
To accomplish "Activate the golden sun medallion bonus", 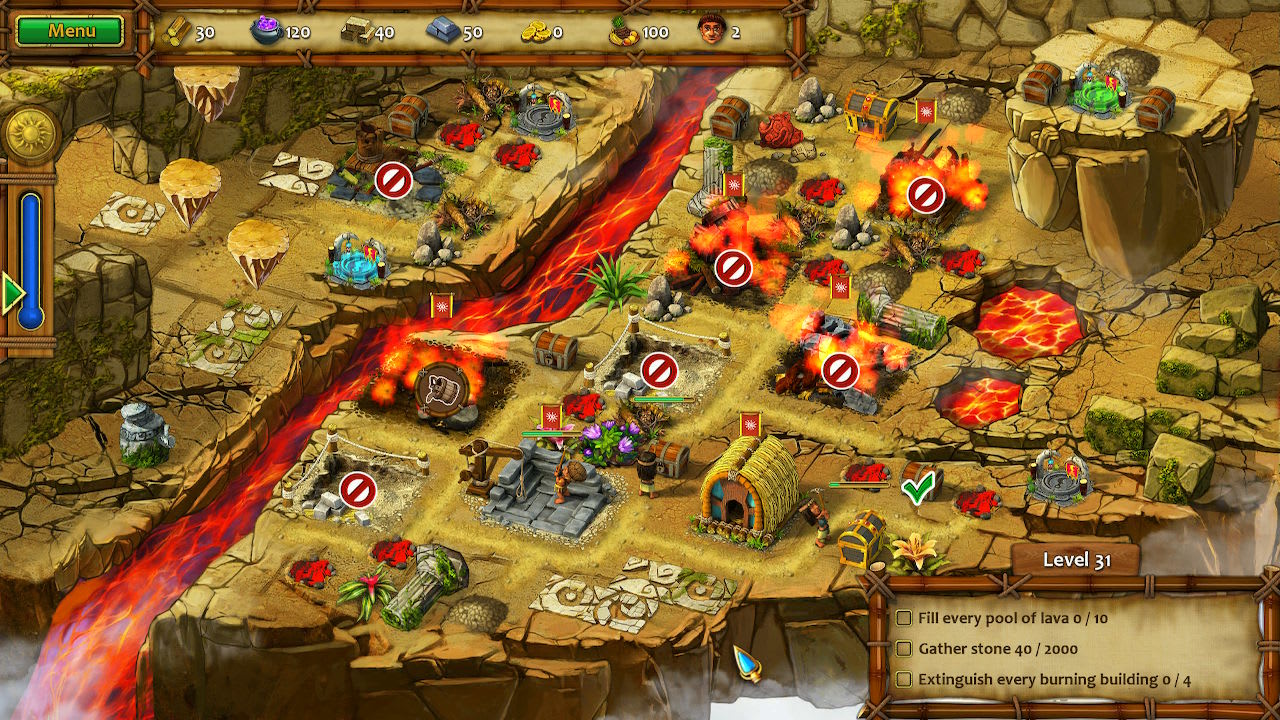I will 29,134.
